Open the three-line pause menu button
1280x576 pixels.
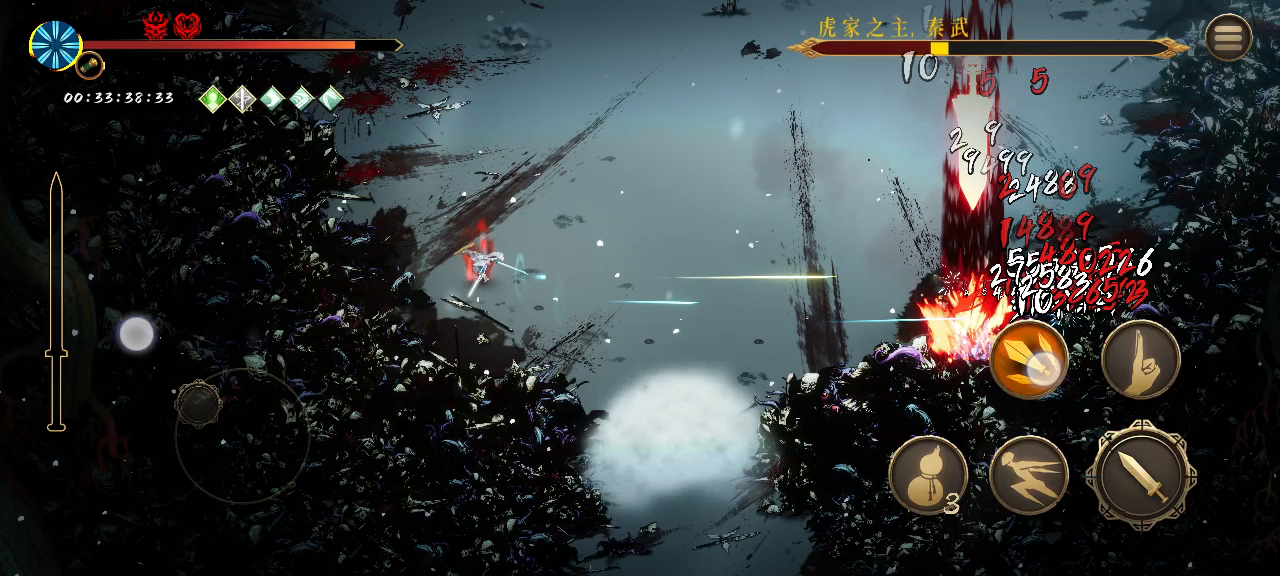[1228, 38]
